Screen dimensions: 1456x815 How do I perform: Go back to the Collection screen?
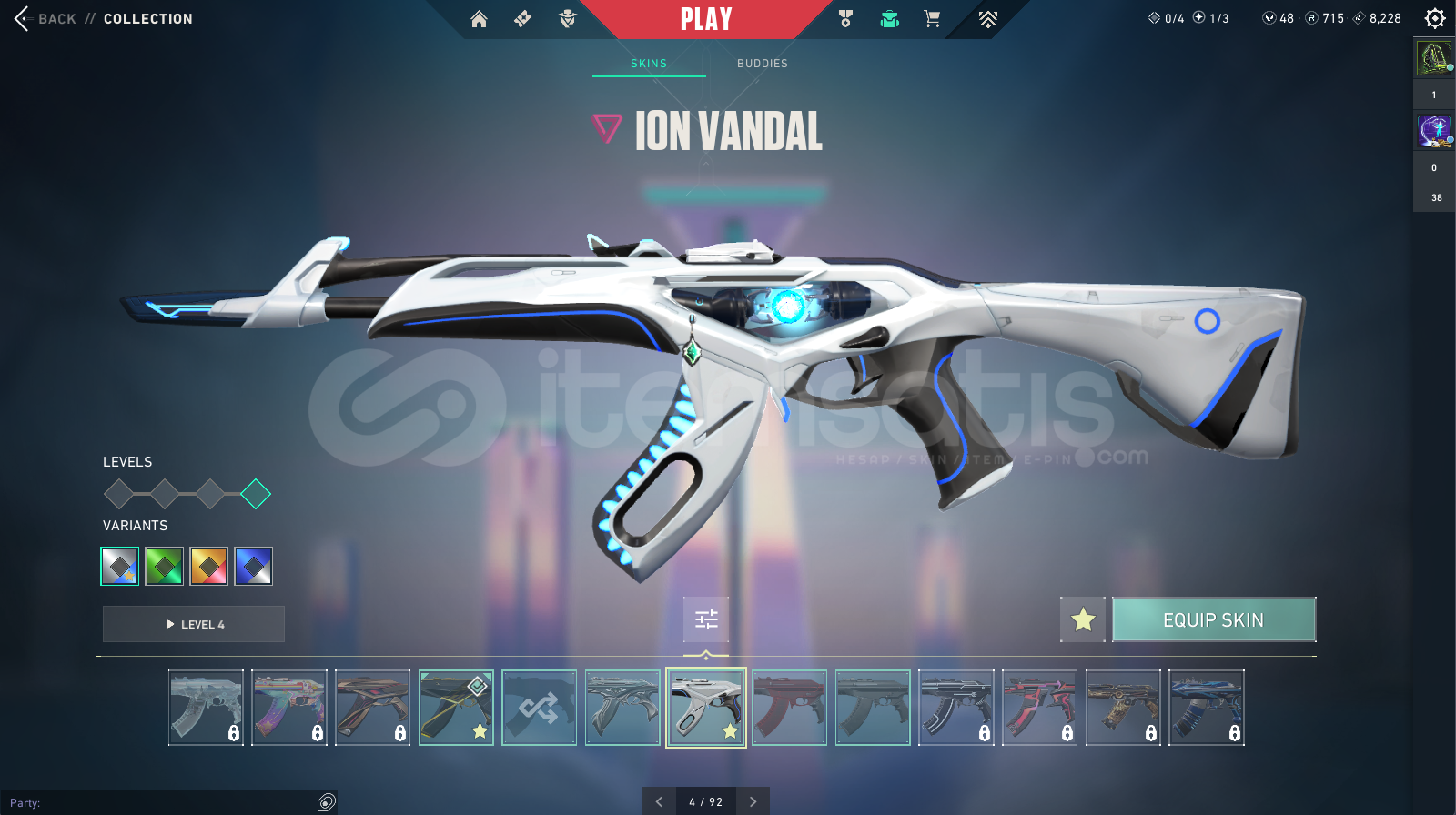(45, 19)
